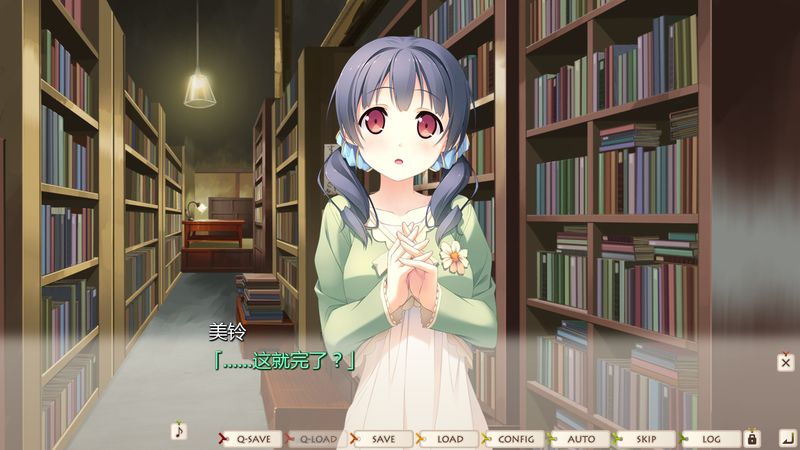This screenshot has width=800, height=450.
Task: Activate SKIP to fast-forward dialogue
Action: coord(645,439)
